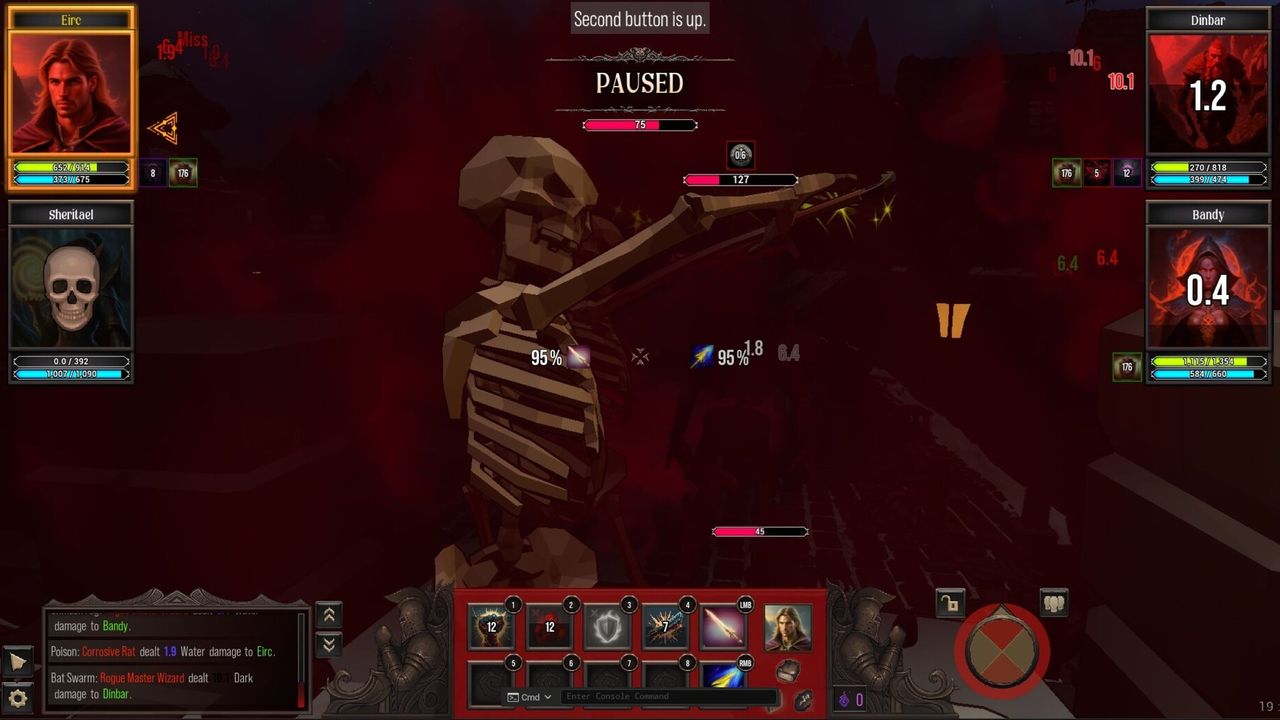Click the play arrow button by the log
The image size is (1280, 720).
18,661
